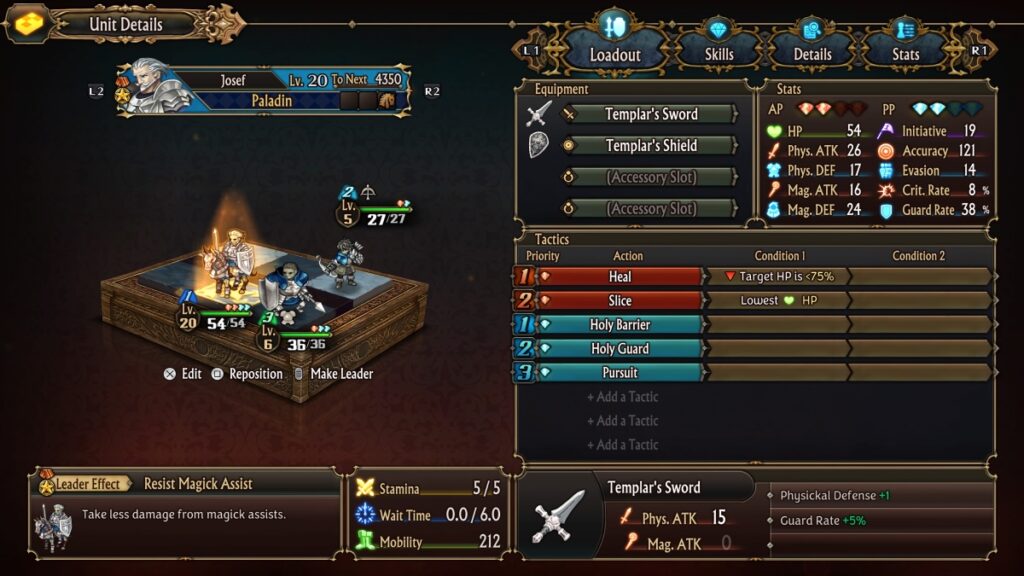
Task: Choose the Pursuit tactic row
Action: [620, 373]
